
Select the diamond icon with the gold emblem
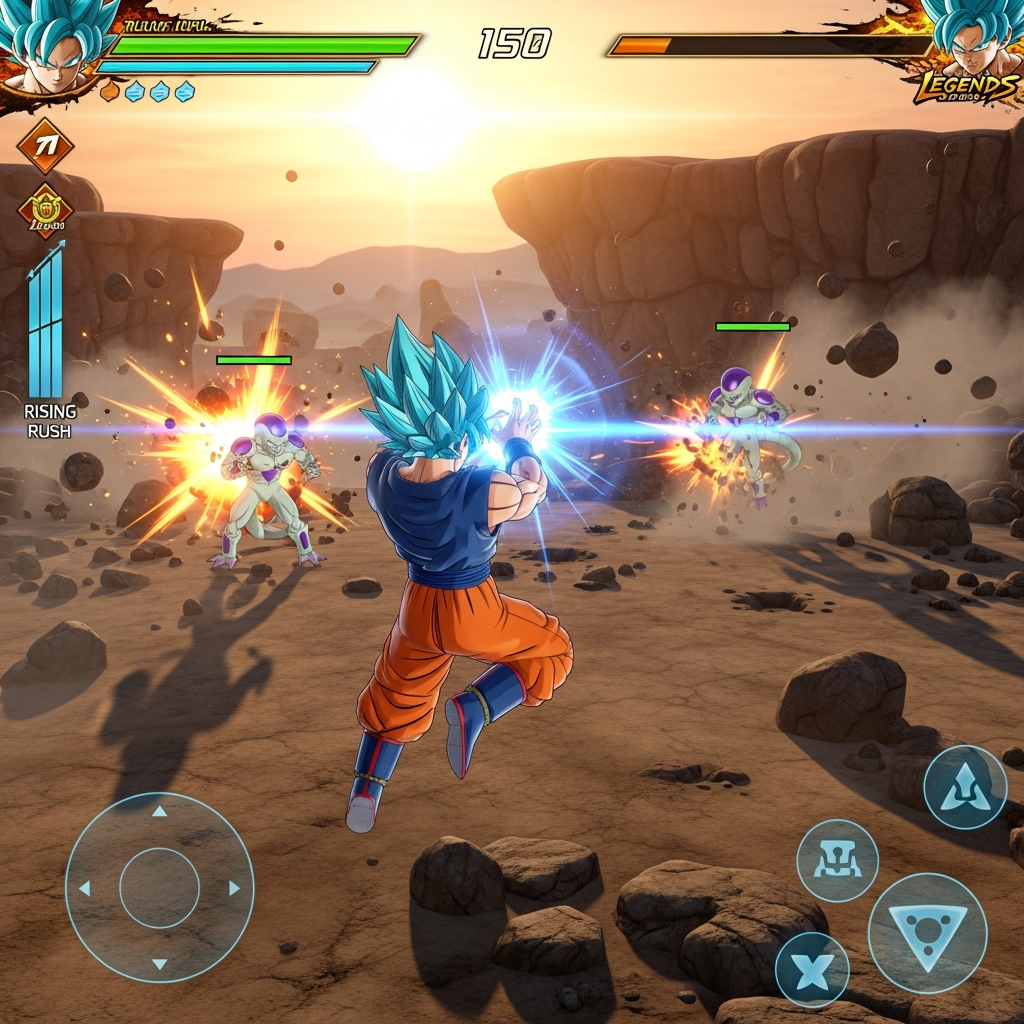click(45, 211)
